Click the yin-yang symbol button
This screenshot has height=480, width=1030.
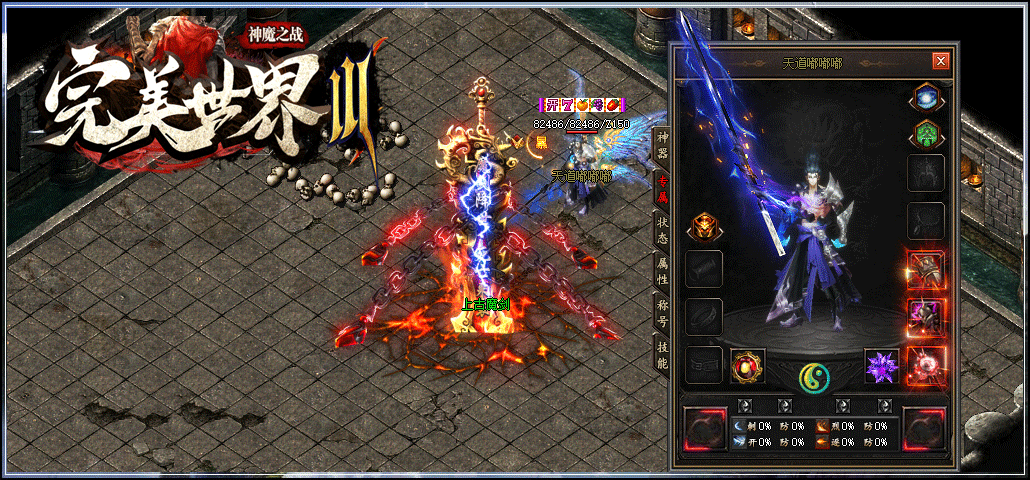point(815,377)
